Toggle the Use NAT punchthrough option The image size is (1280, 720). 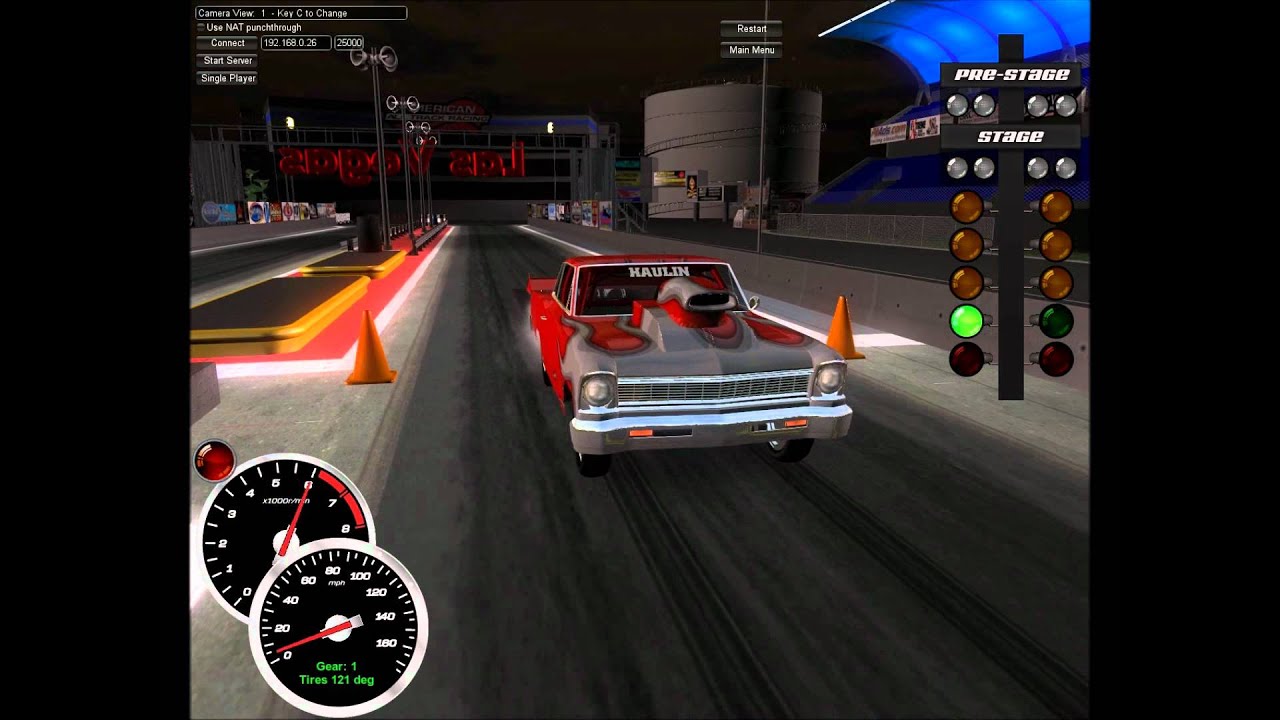(200, 28)
